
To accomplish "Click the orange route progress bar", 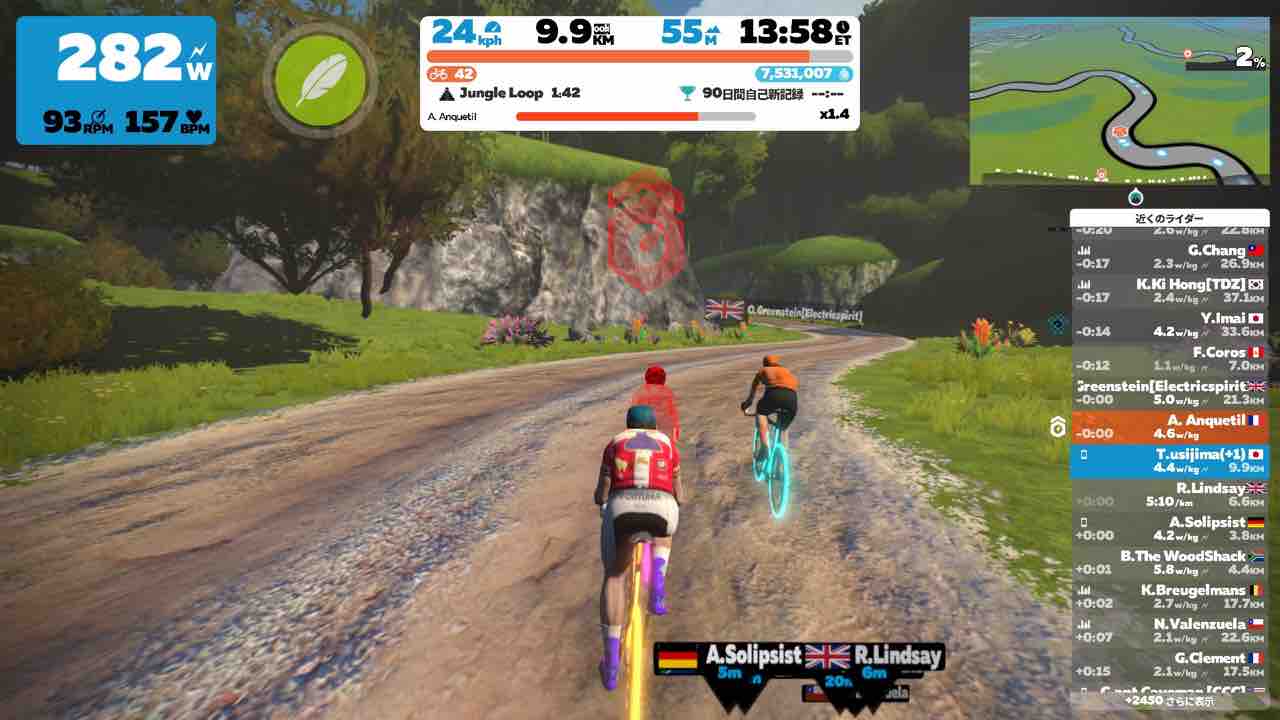I will 640,57.
